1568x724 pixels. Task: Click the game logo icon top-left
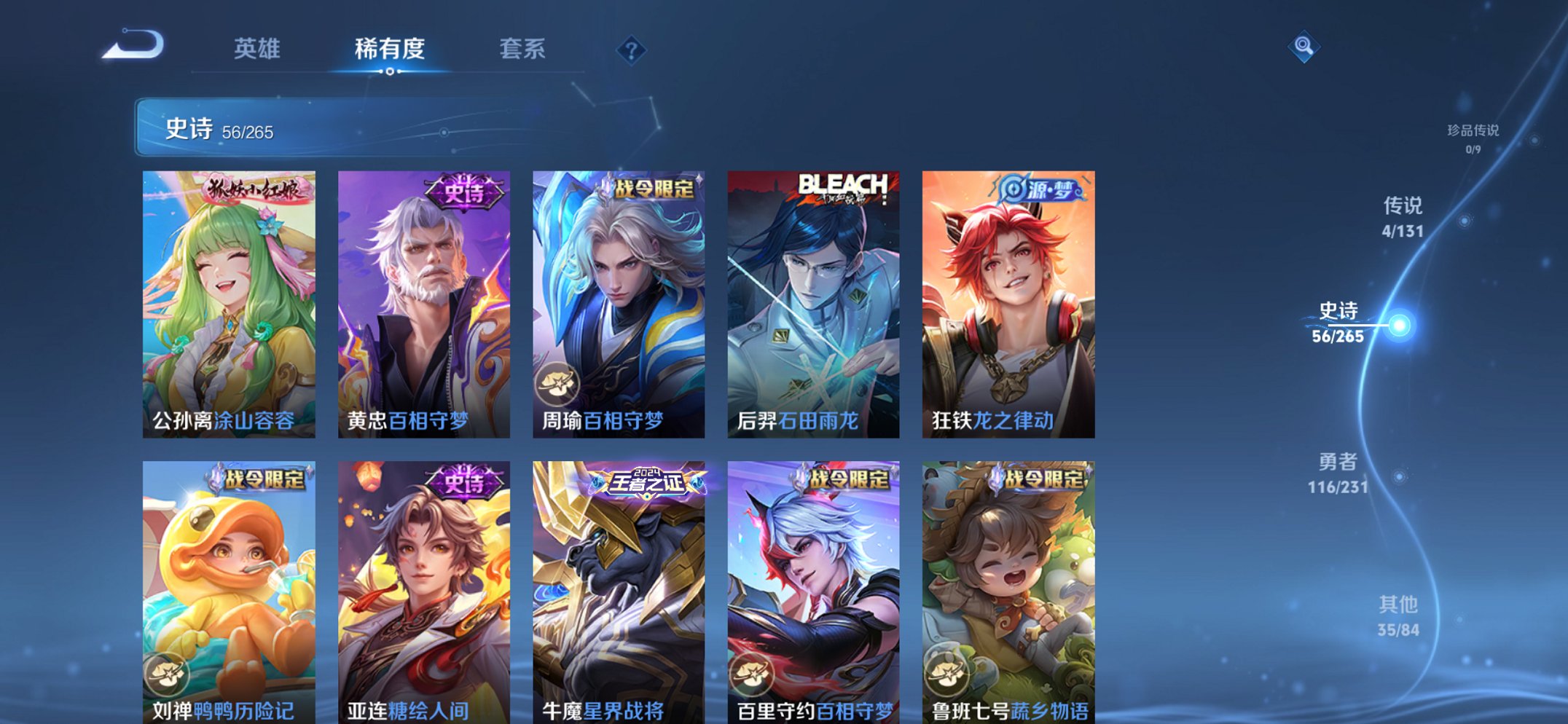coord(135,45)
